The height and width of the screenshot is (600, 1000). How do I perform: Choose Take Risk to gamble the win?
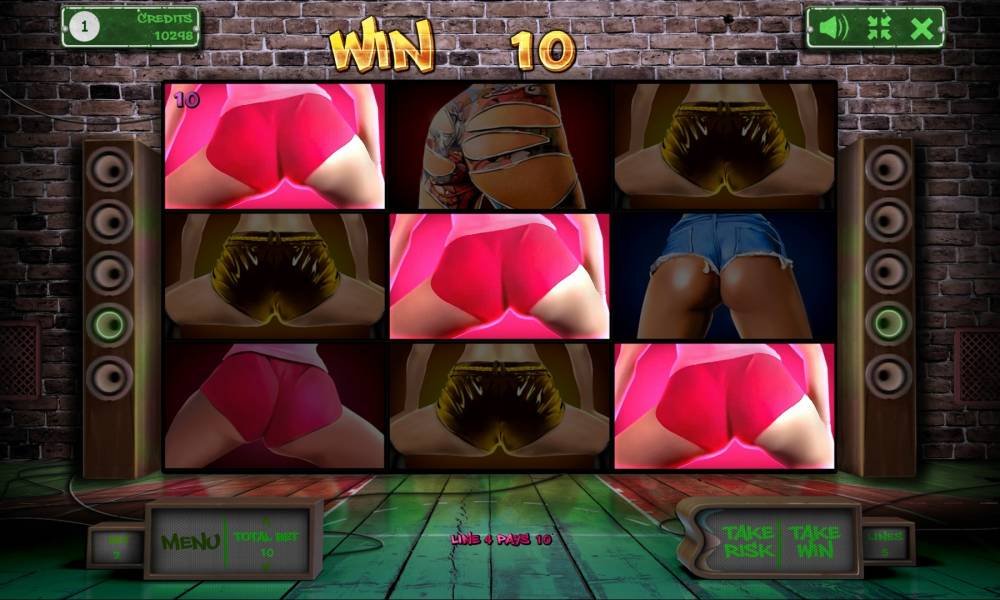[748, 542]
